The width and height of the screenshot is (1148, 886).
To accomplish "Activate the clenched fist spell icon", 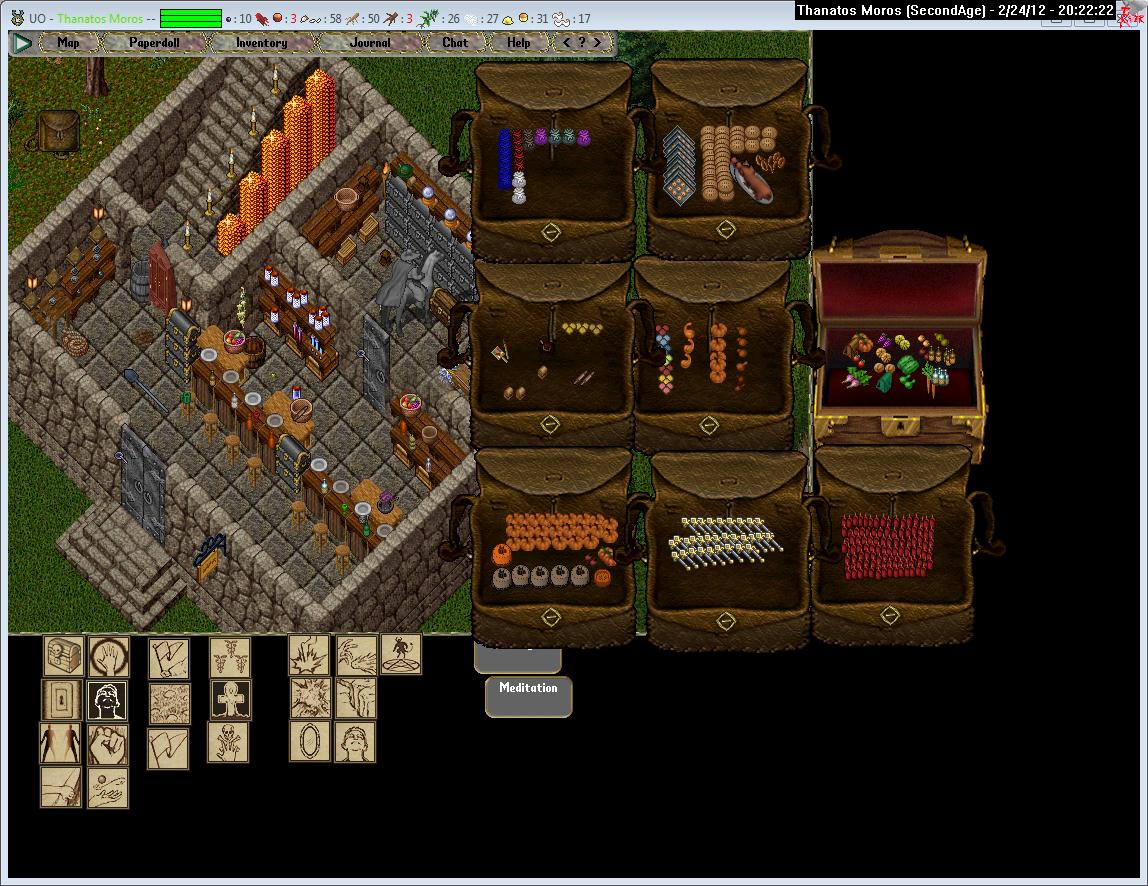I will coord(107,744).
